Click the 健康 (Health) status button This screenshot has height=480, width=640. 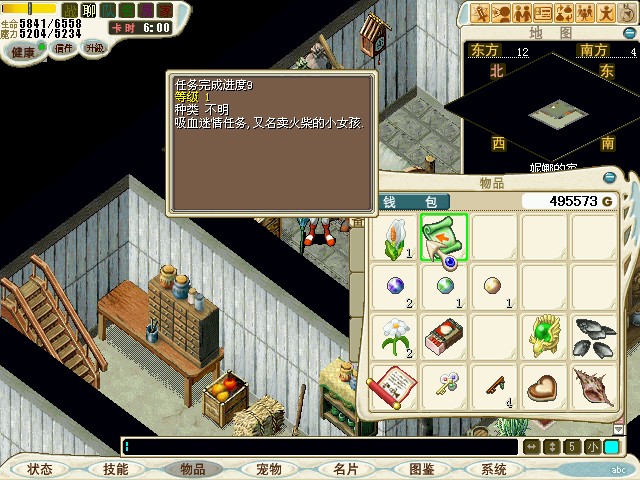click(22, 50)
